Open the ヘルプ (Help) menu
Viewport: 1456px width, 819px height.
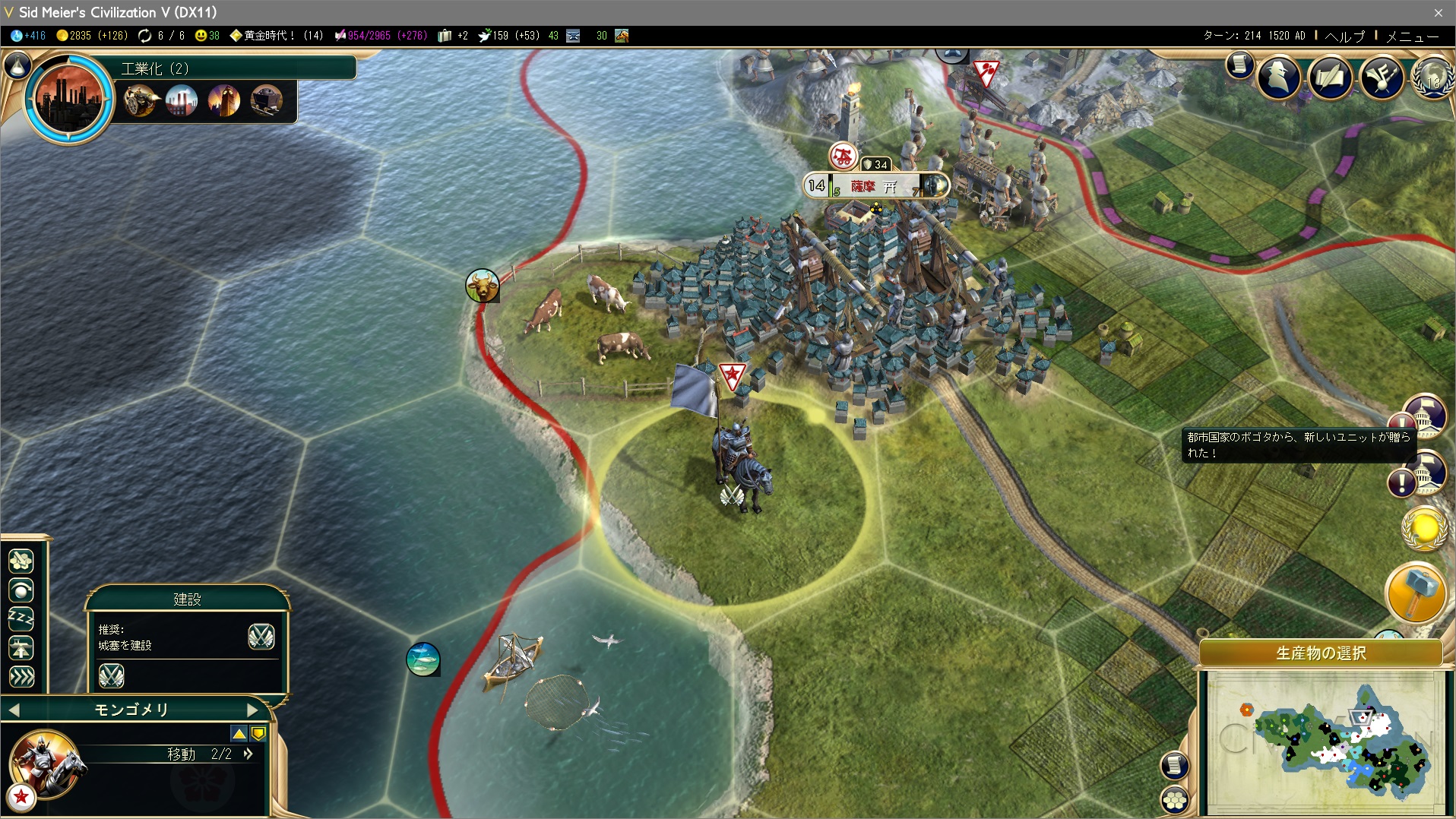click(x=1344, y=36)
